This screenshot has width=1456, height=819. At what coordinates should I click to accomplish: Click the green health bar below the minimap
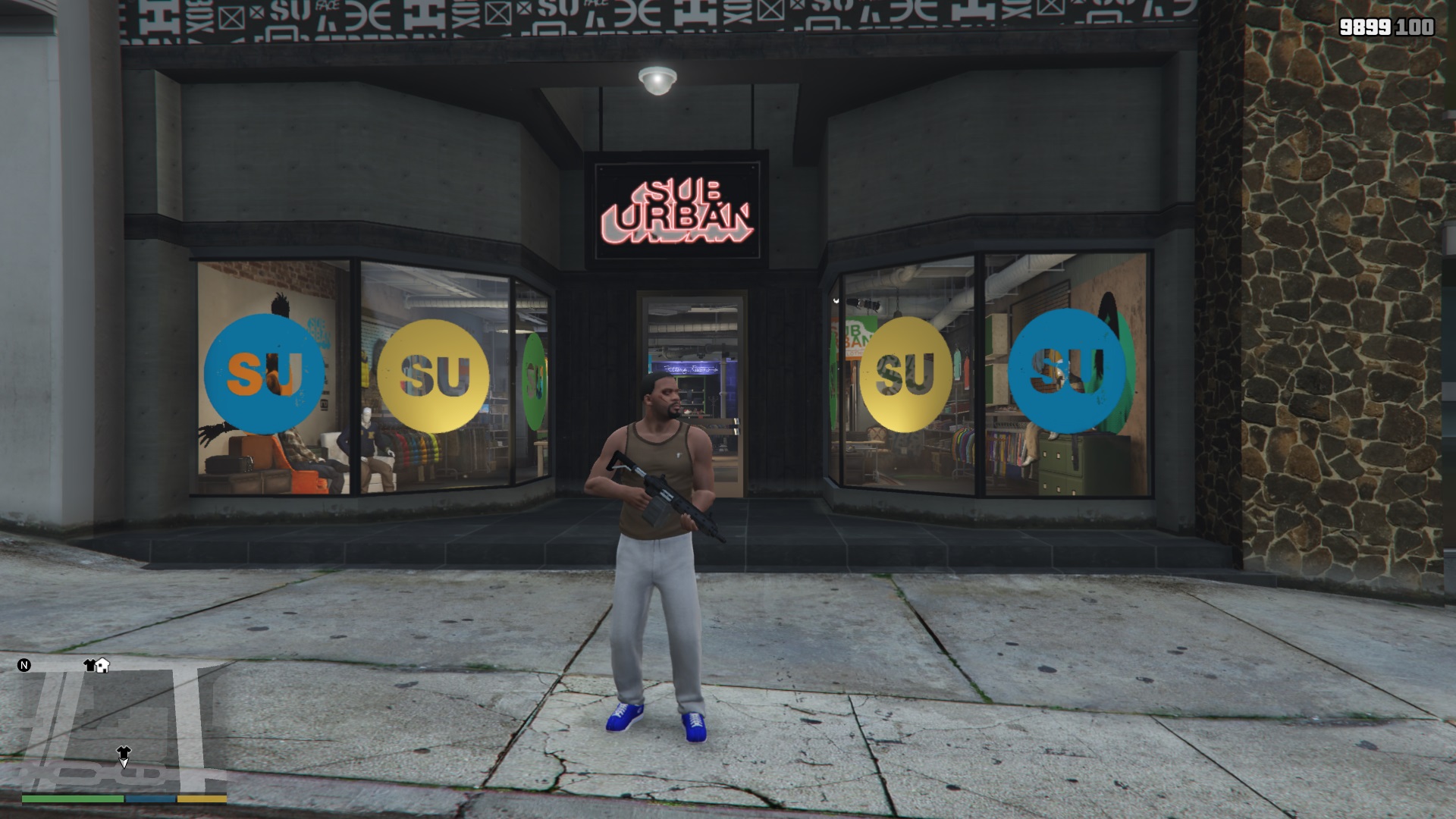click(x=72, y=798)
